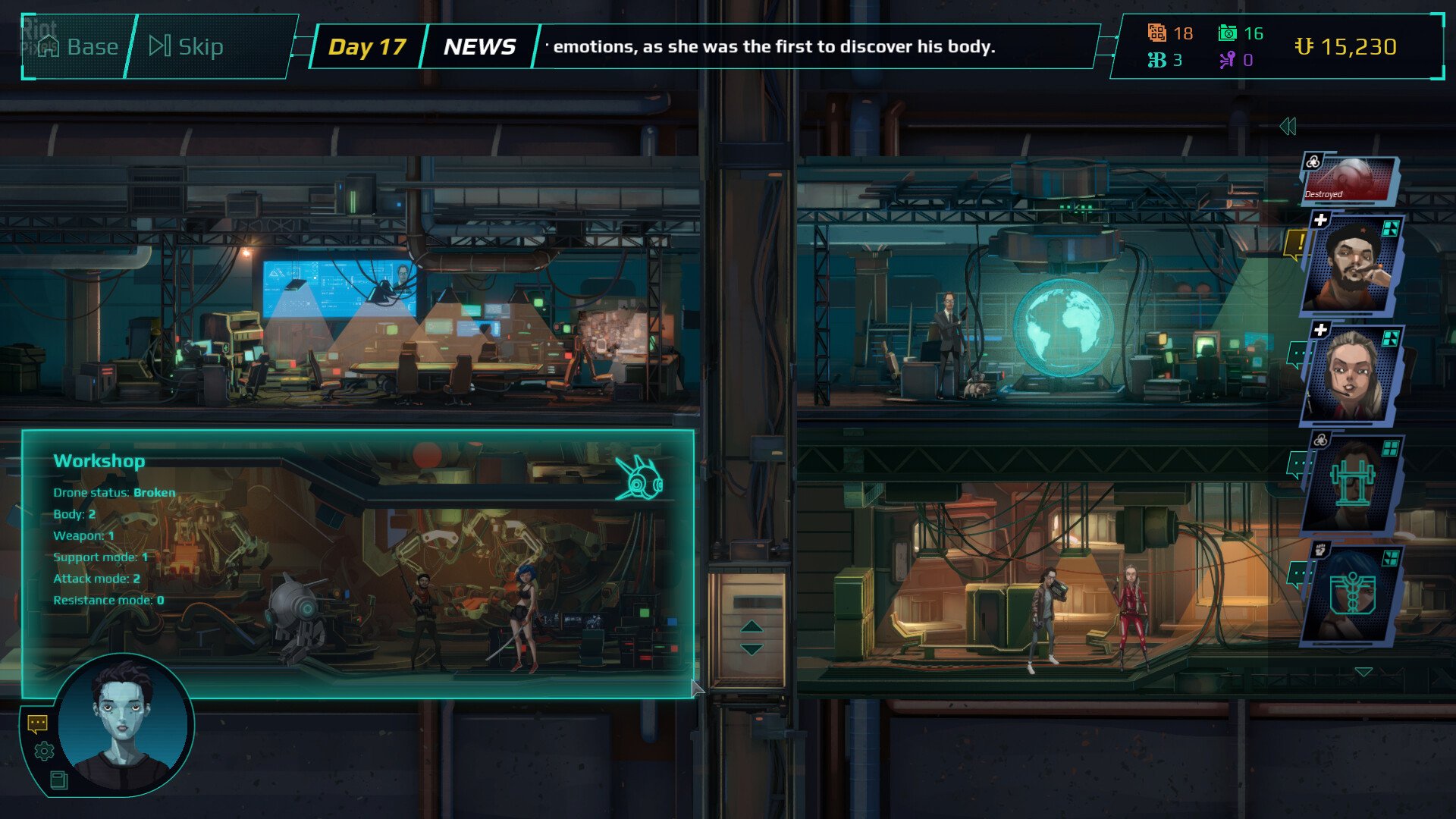Open the workshop drone head icon
The width and height of the screenshot is (1456, 819).
tap(640, 479)
